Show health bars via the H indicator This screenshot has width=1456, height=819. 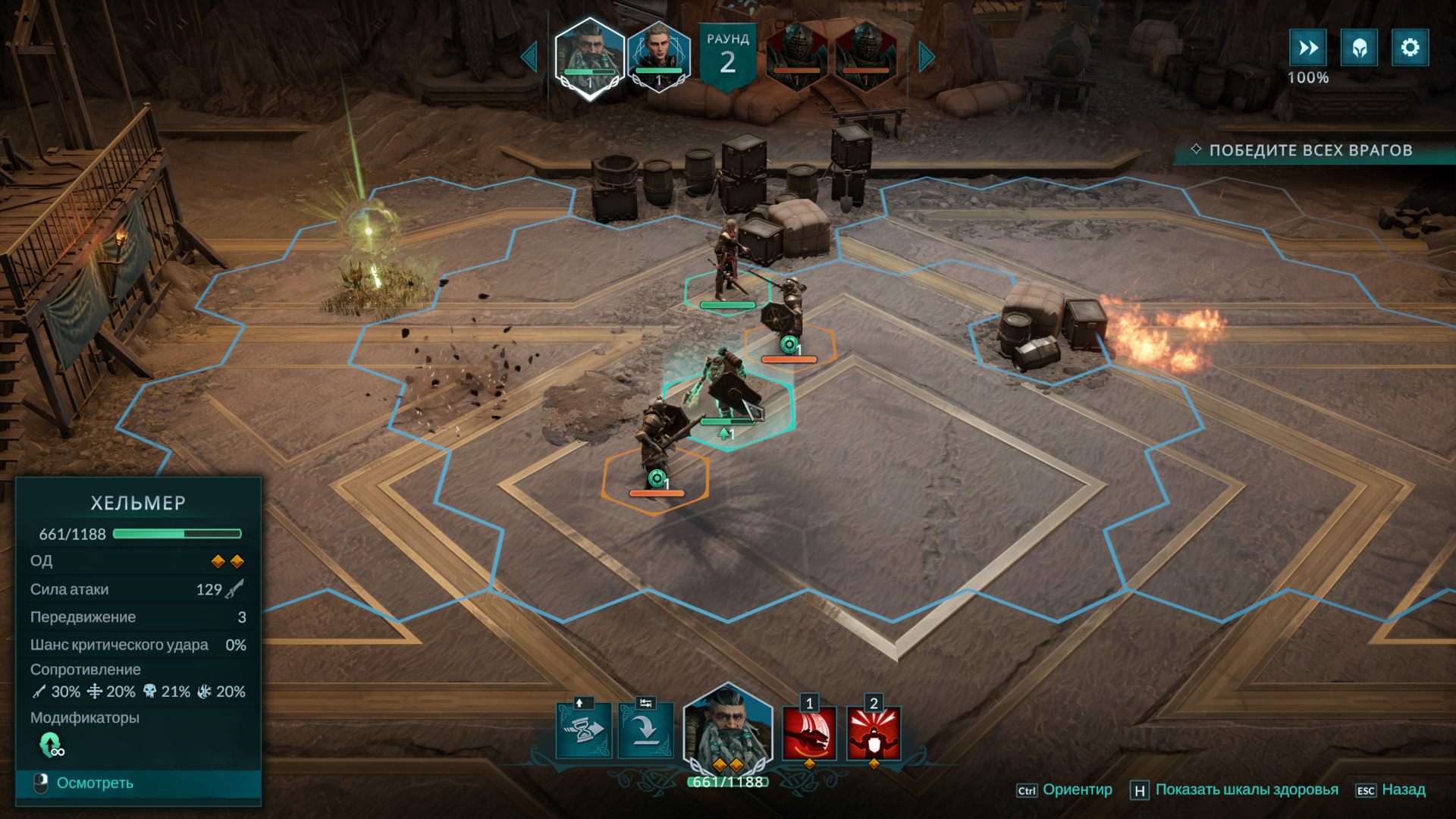1139,789
